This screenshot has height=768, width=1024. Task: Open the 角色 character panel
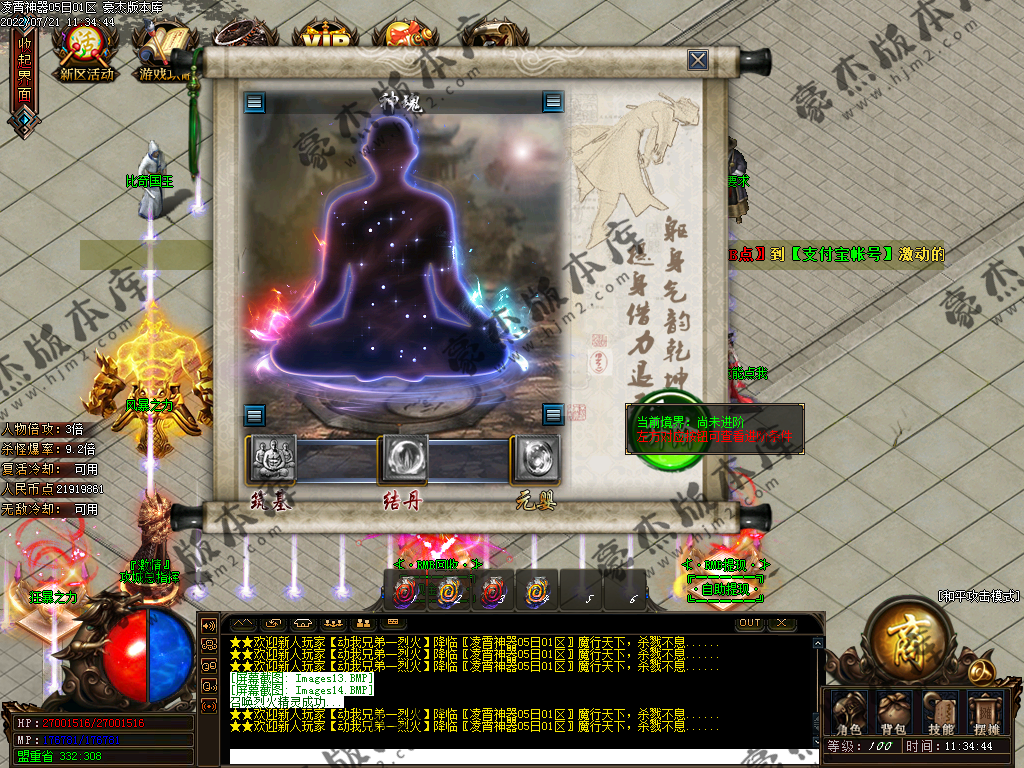848,712
